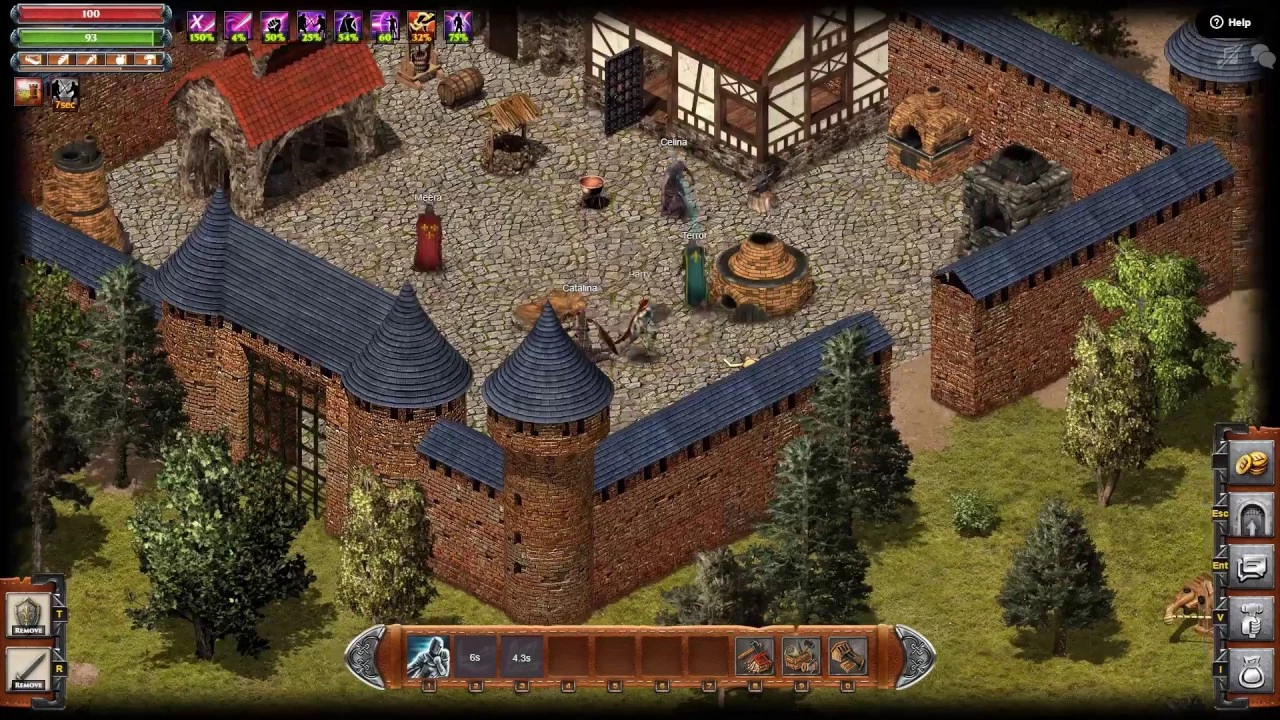
Task: Click the castle gate exit button
Action: [1251, 516]
